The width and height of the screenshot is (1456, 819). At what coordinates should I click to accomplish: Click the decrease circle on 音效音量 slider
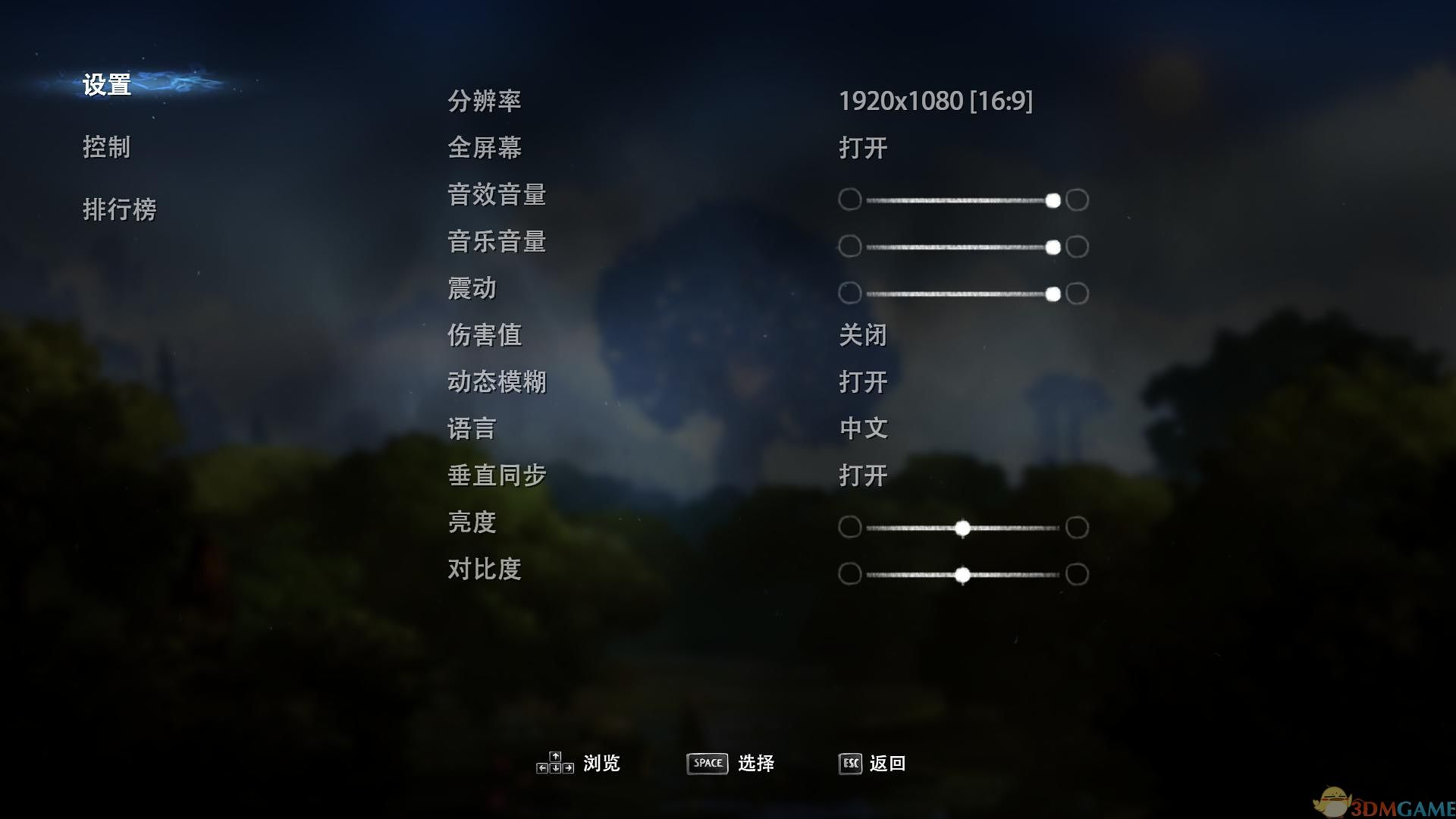click(x=849, y=199)
